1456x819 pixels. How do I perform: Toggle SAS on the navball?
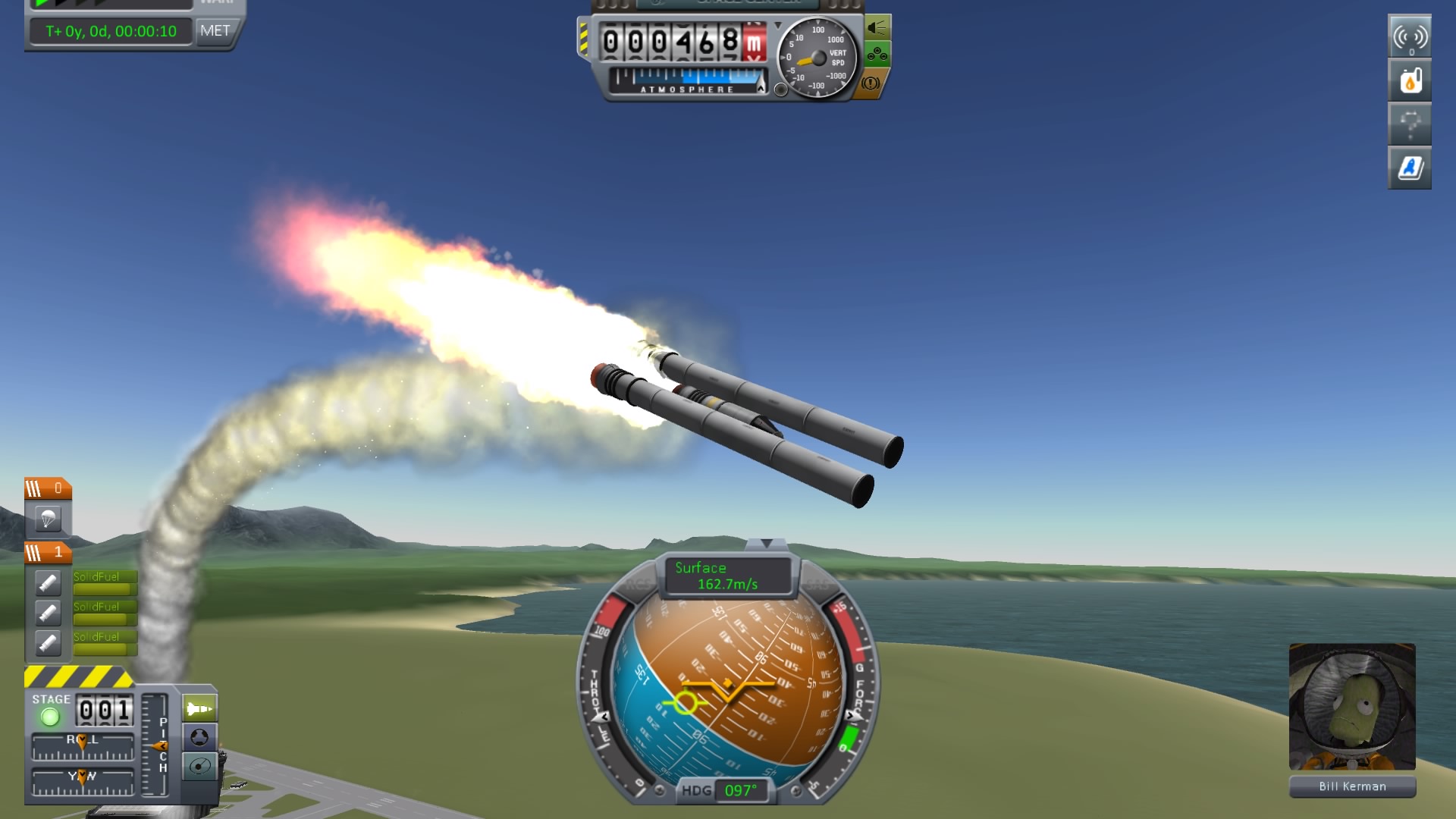click(817, 585)
